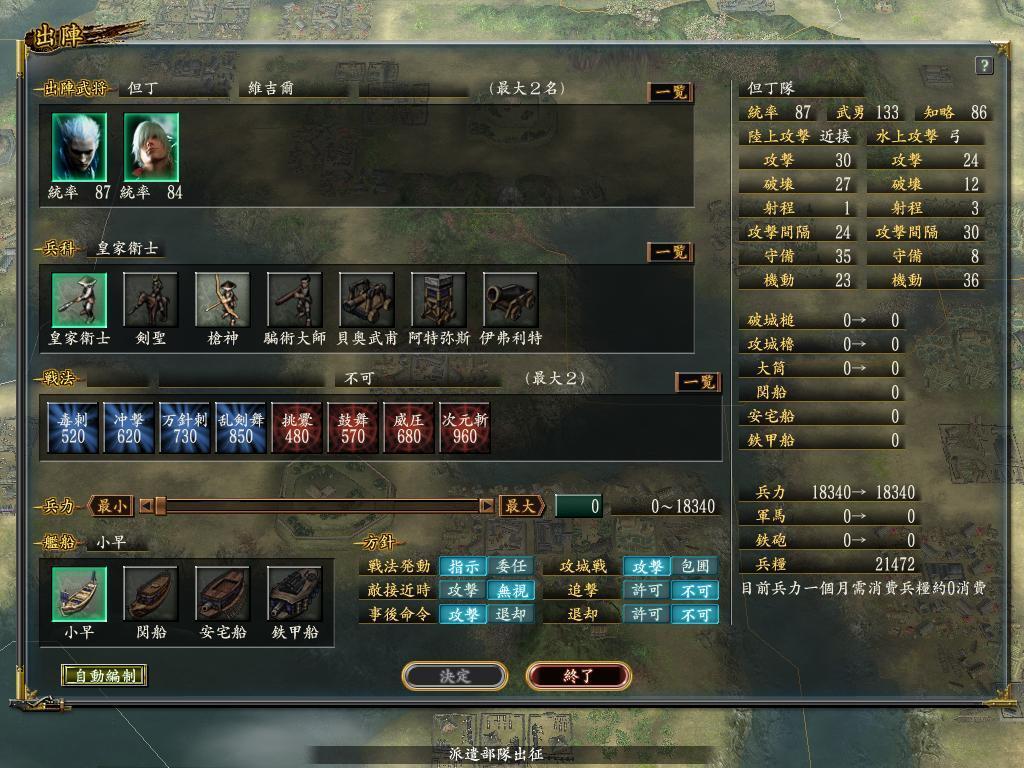This screenshot has height=768, width=1024.
Task: Set 攻城戦 to 包囲
Action: (x=694, y=566)
